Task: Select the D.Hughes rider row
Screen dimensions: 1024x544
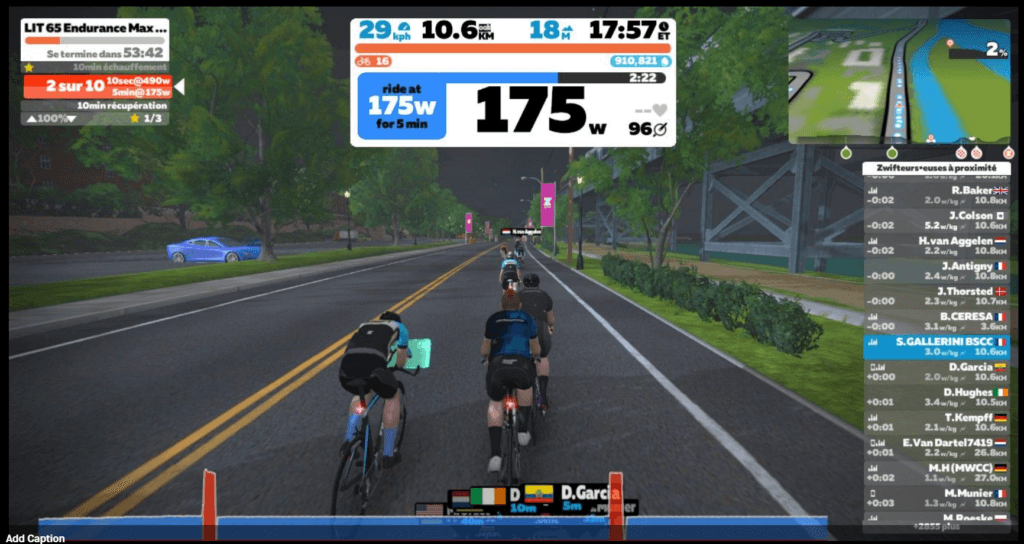Action: click(x=936, y=397)
